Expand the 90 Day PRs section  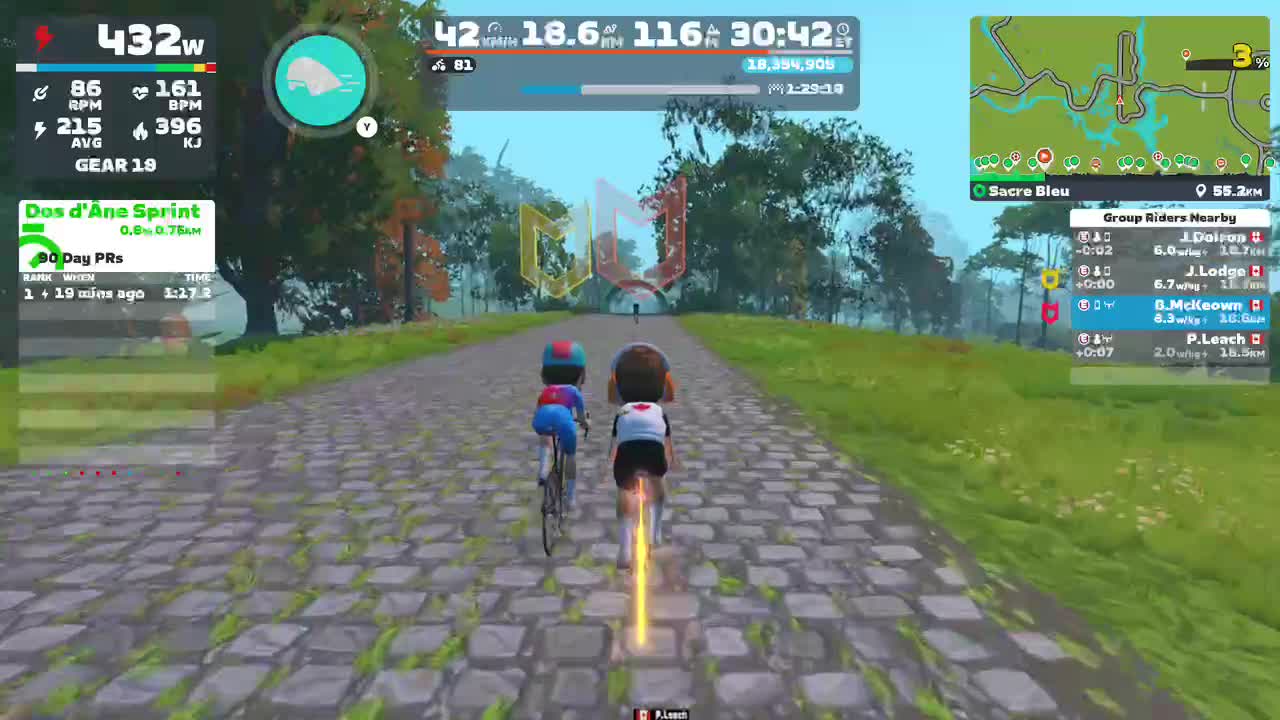tap(78, 258)
